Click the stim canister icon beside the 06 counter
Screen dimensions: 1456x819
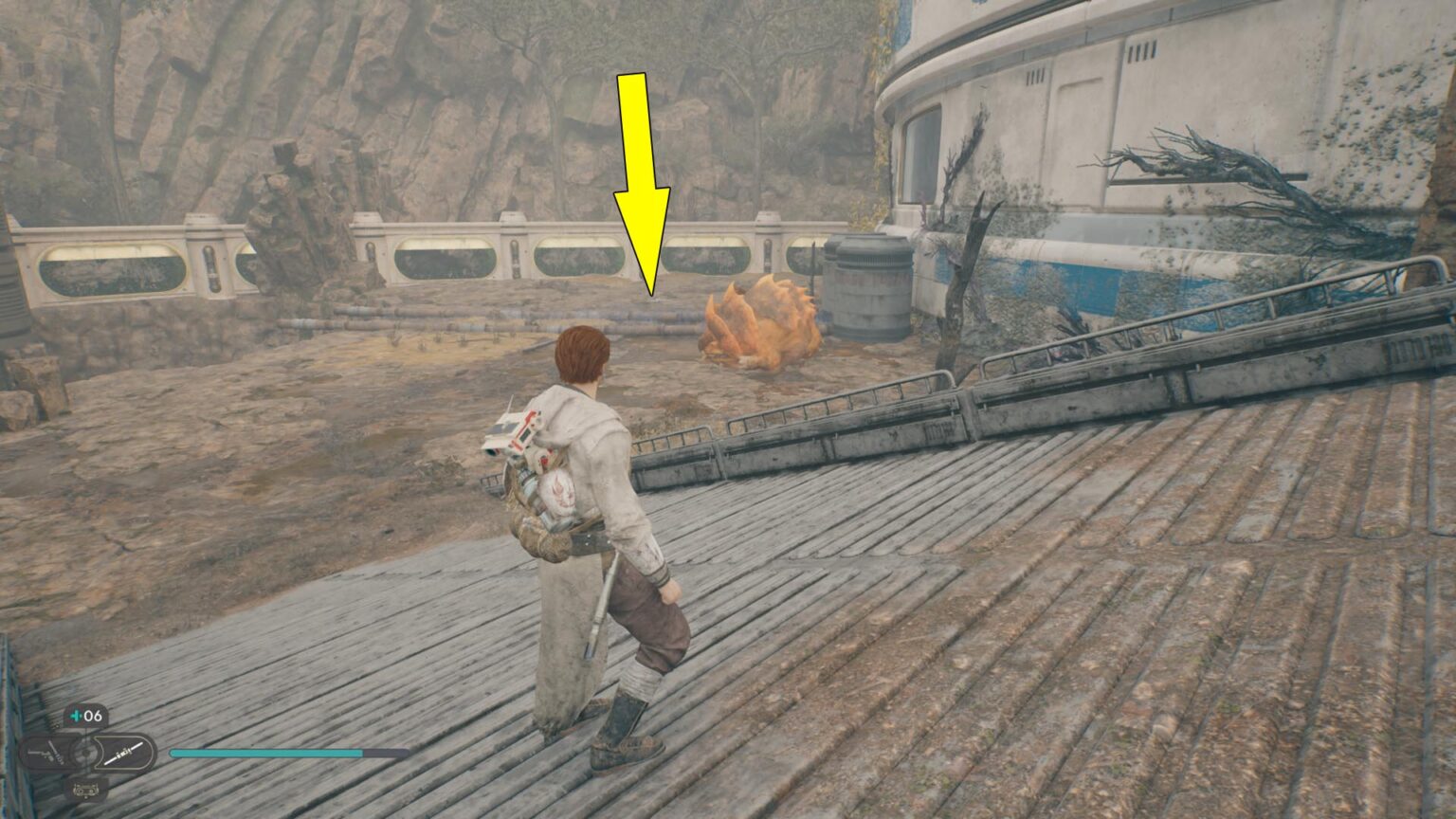click(75, 715)
